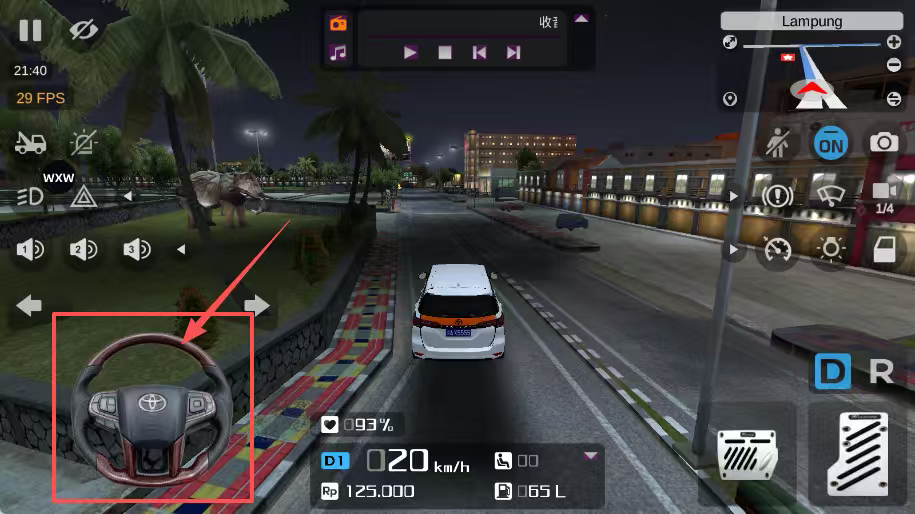
Task: Hide the HUD with the eye icon
Action: pos(85,30)
